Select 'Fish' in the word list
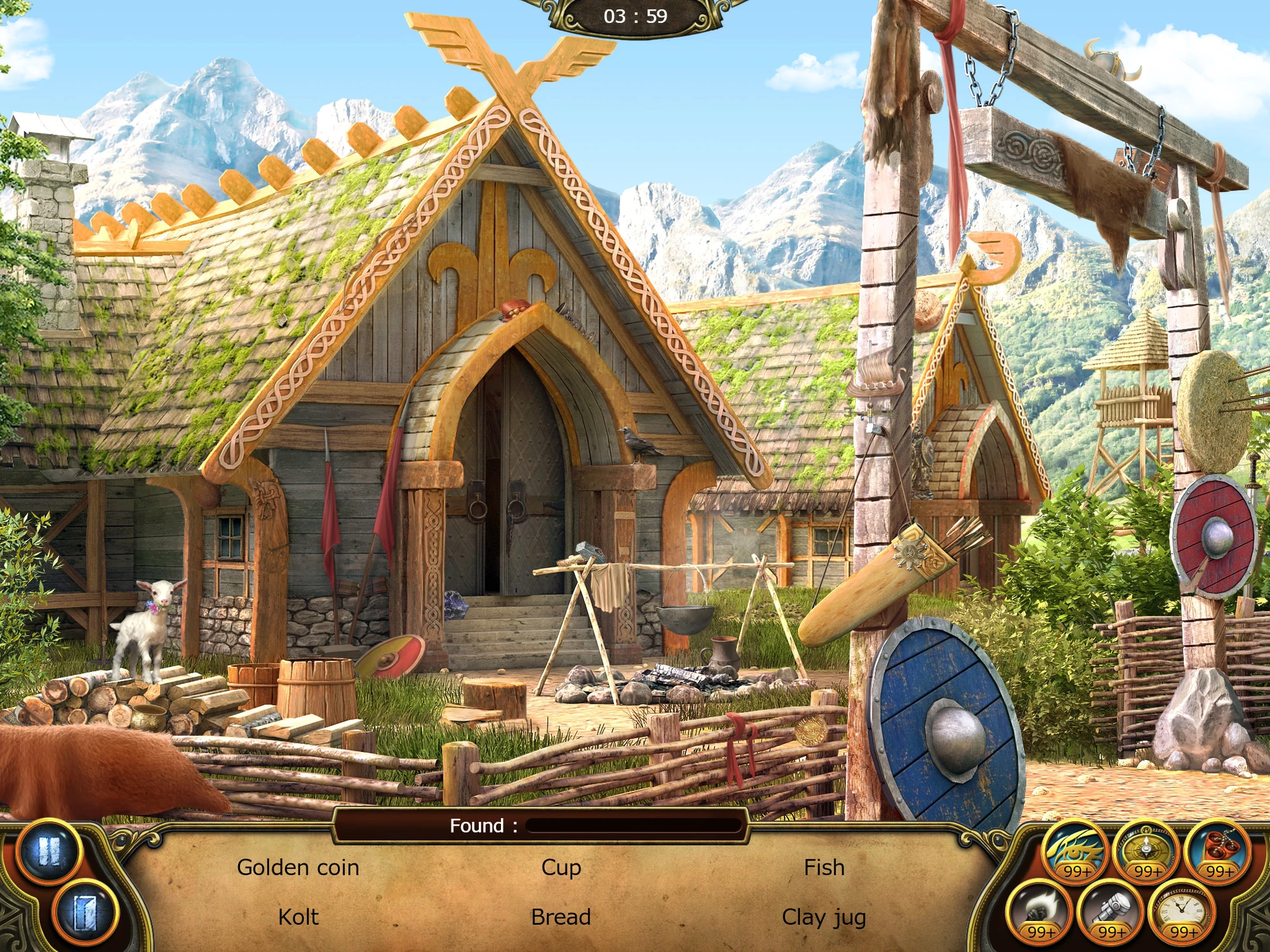 click(x=824, y=867)
